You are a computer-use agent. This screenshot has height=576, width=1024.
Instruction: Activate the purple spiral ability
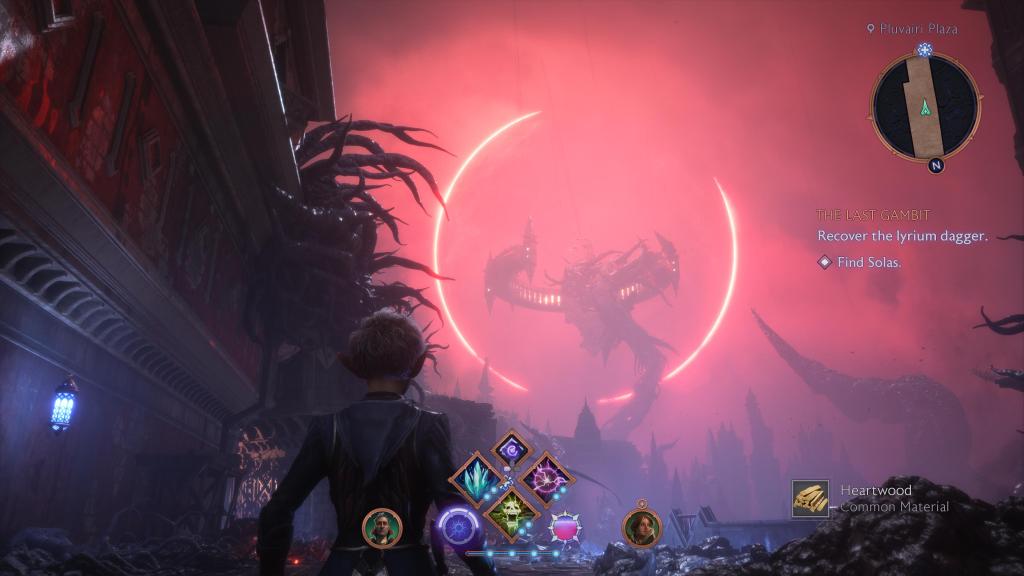click(511, 449)
